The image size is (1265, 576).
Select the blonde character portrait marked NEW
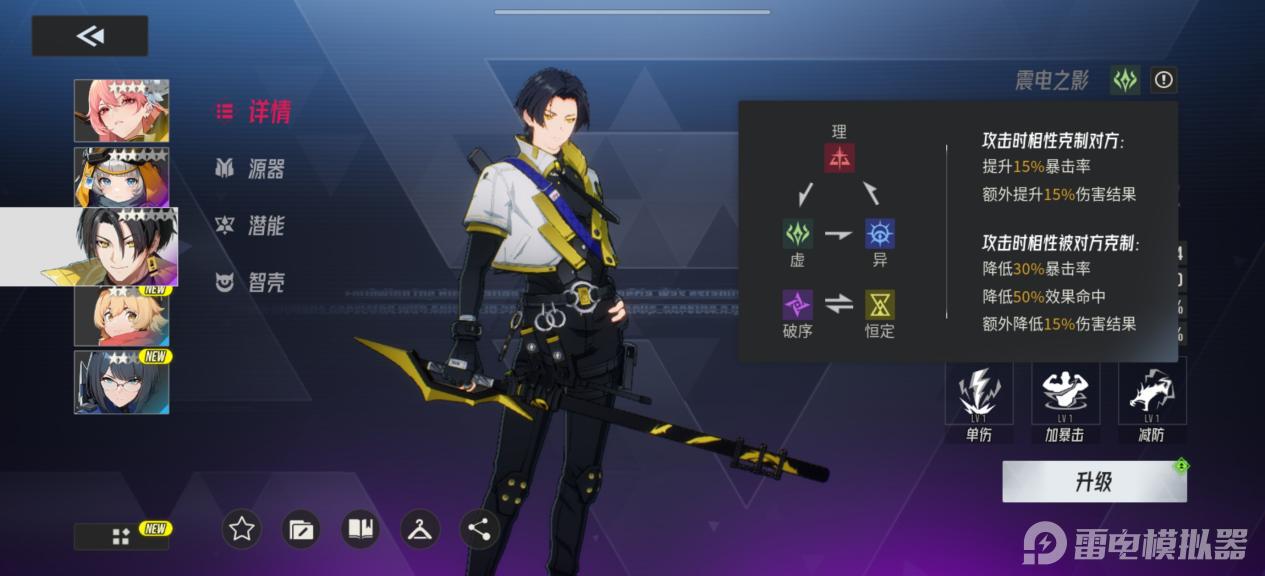coord(121,316)
